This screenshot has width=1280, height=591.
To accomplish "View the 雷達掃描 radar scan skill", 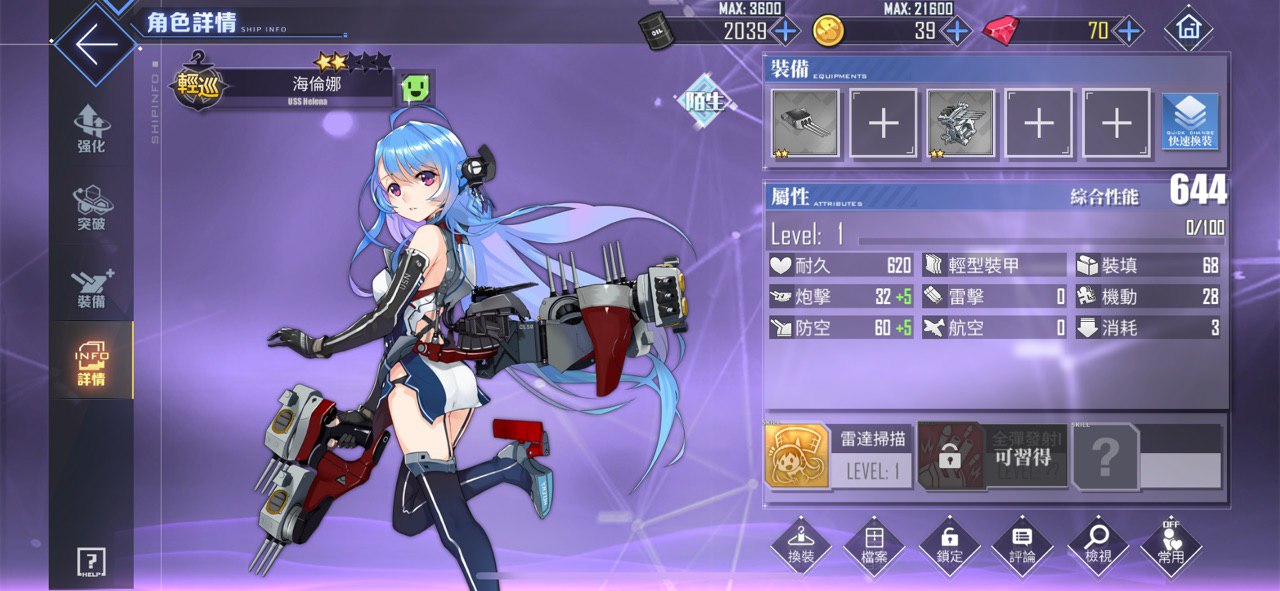I will click(838, 455).
